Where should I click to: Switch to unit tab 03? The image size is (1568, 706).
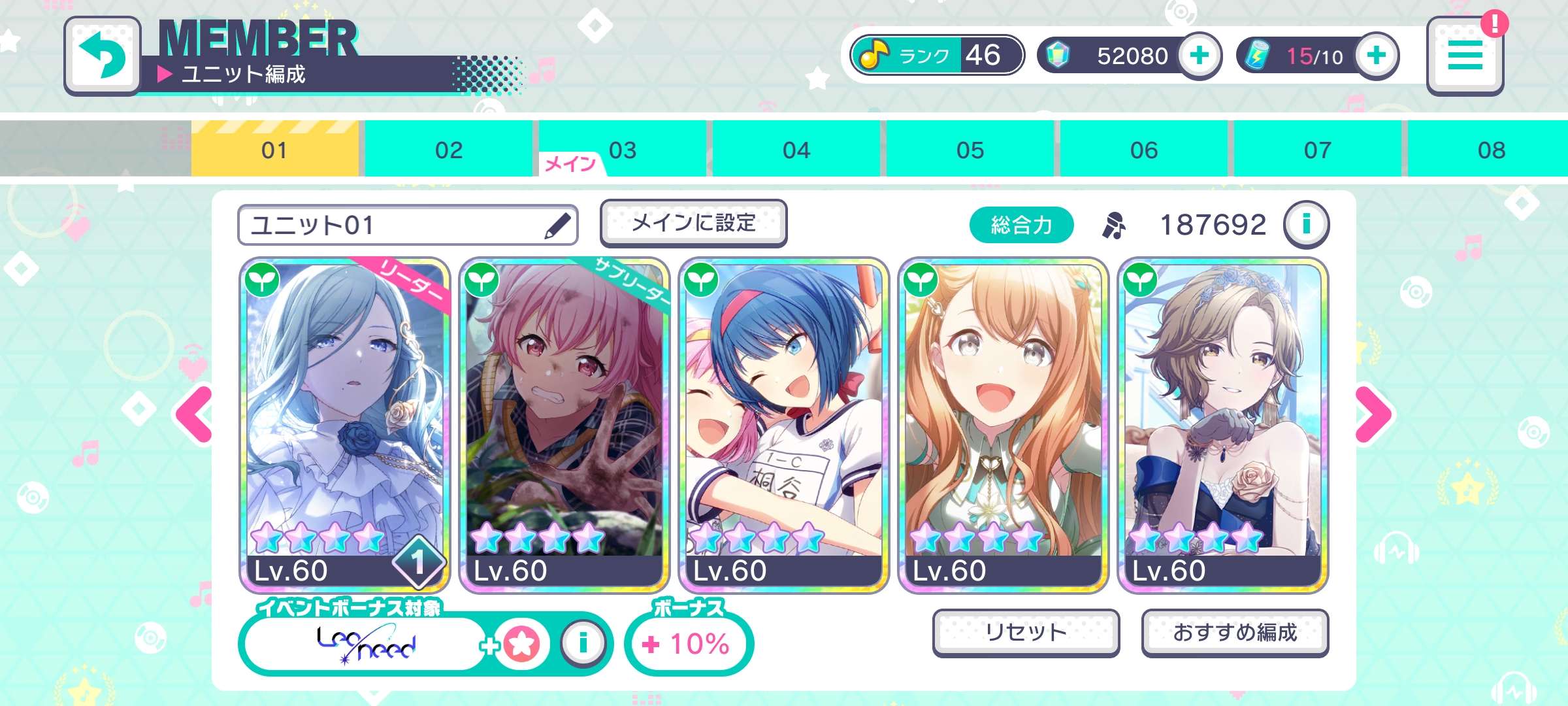click(x=622, y=150)
